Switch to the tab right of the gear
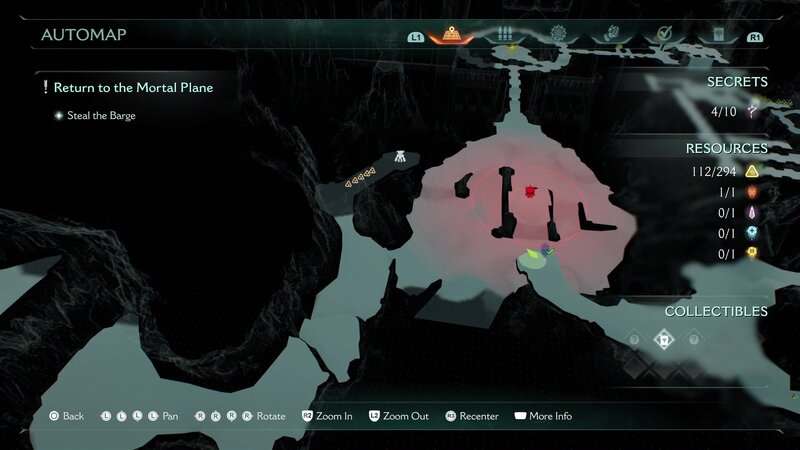Screen dimensions: 800x450 pos(609,34)
